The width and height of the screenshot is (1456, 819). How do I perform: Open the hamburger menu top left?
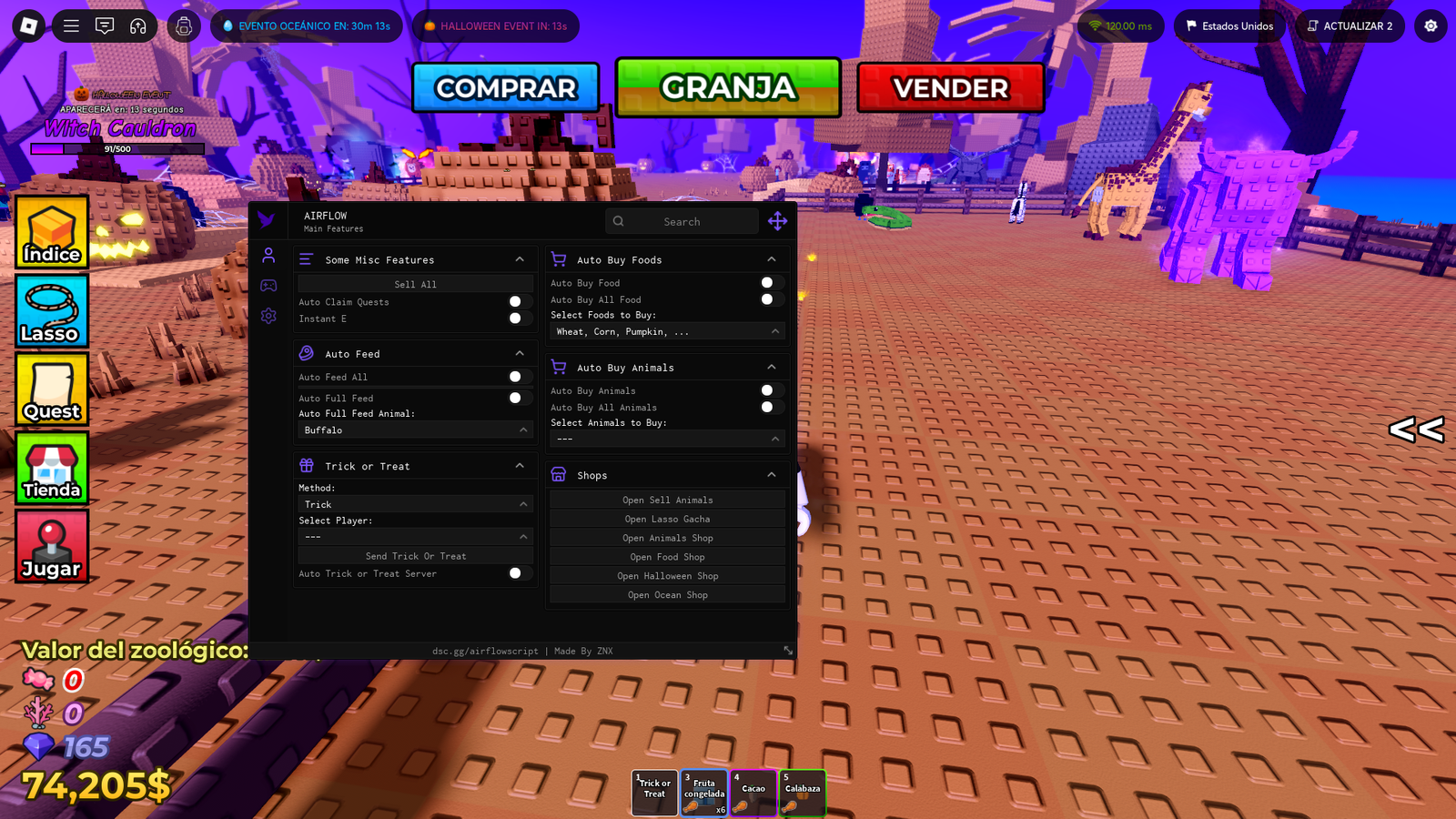[71, 25]
